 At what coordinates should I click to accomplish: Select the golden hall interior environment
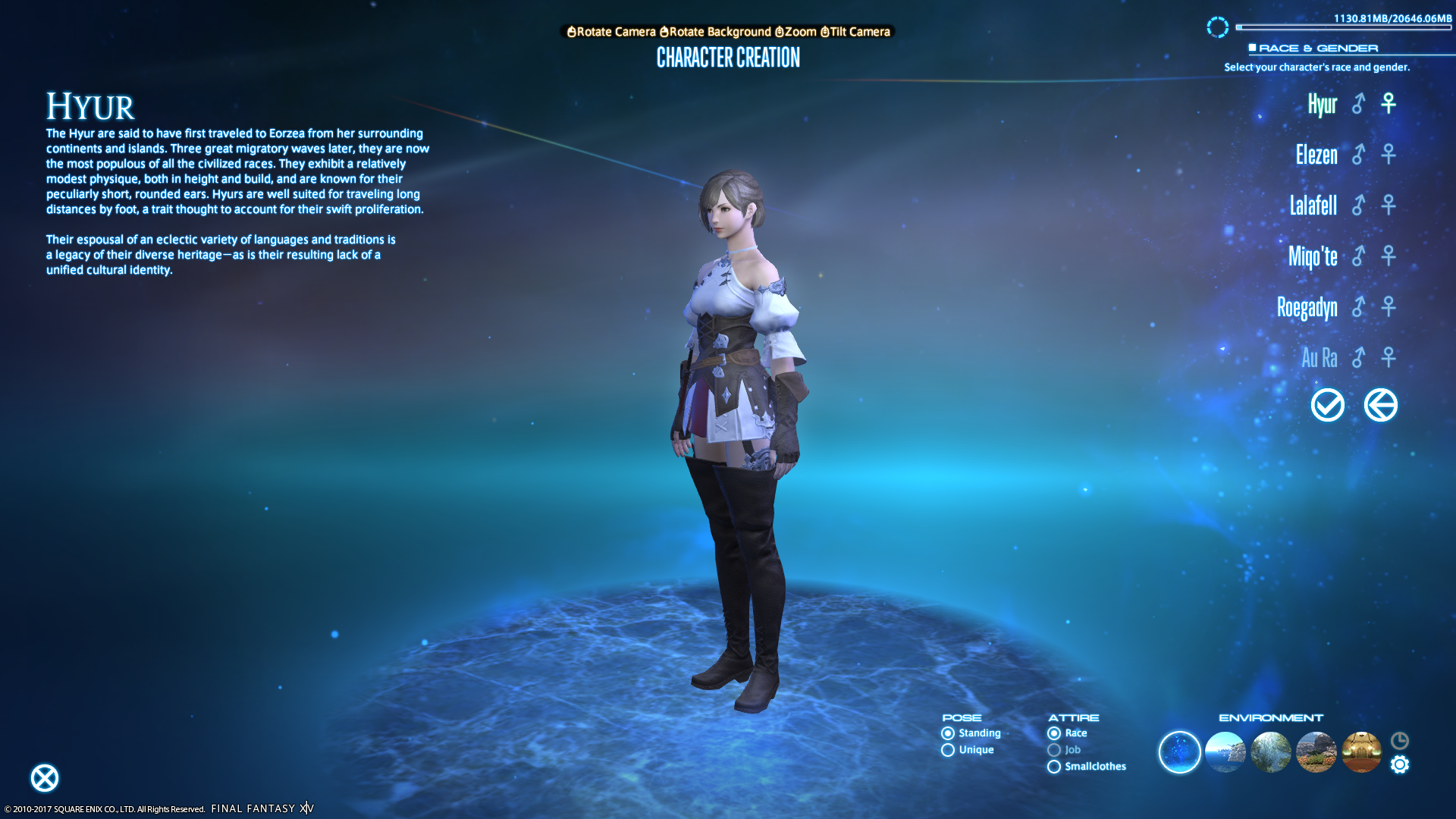click(x=1361, y=752)
